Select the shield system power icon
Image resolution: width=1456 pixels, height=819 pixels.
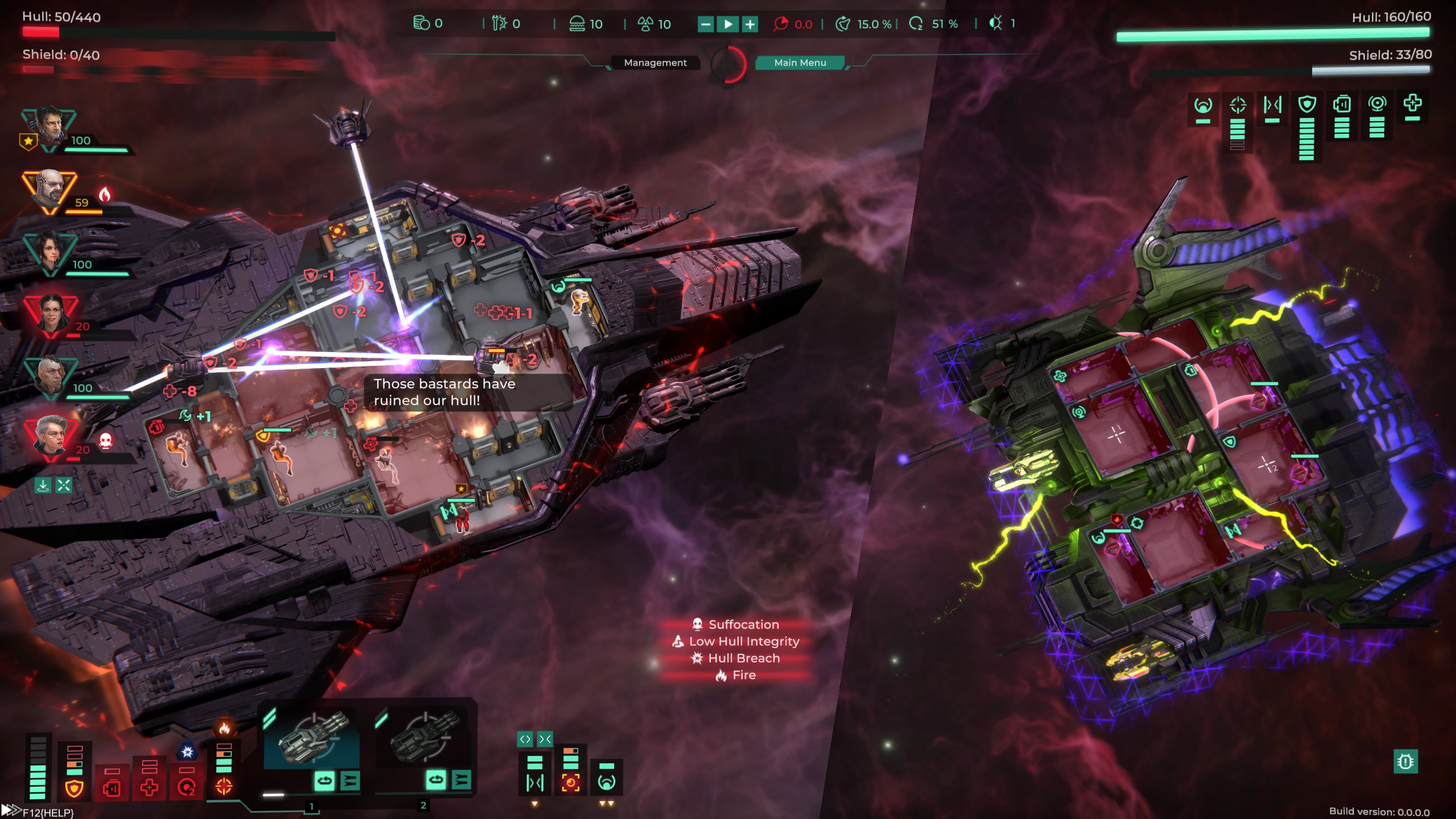pyautogui.click(x=75, y=788)
